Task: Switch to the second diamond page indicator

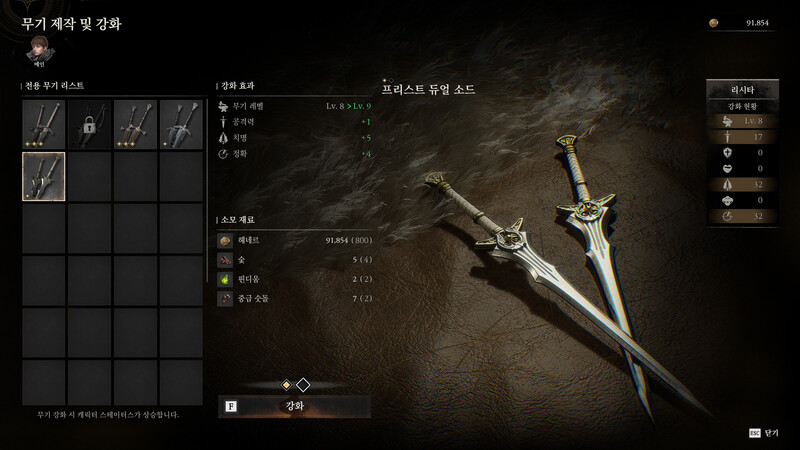Action: click(x=303, y=384)
